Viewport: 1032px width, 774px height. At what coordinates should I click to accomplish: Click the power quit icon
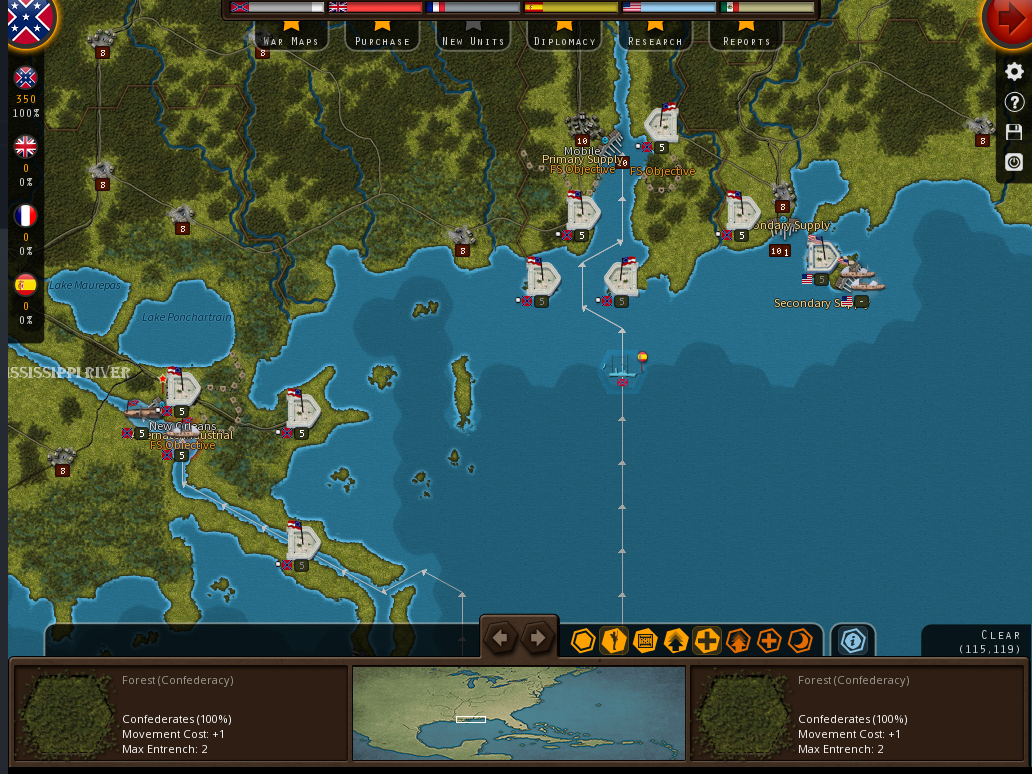[x=1014, y=162]
